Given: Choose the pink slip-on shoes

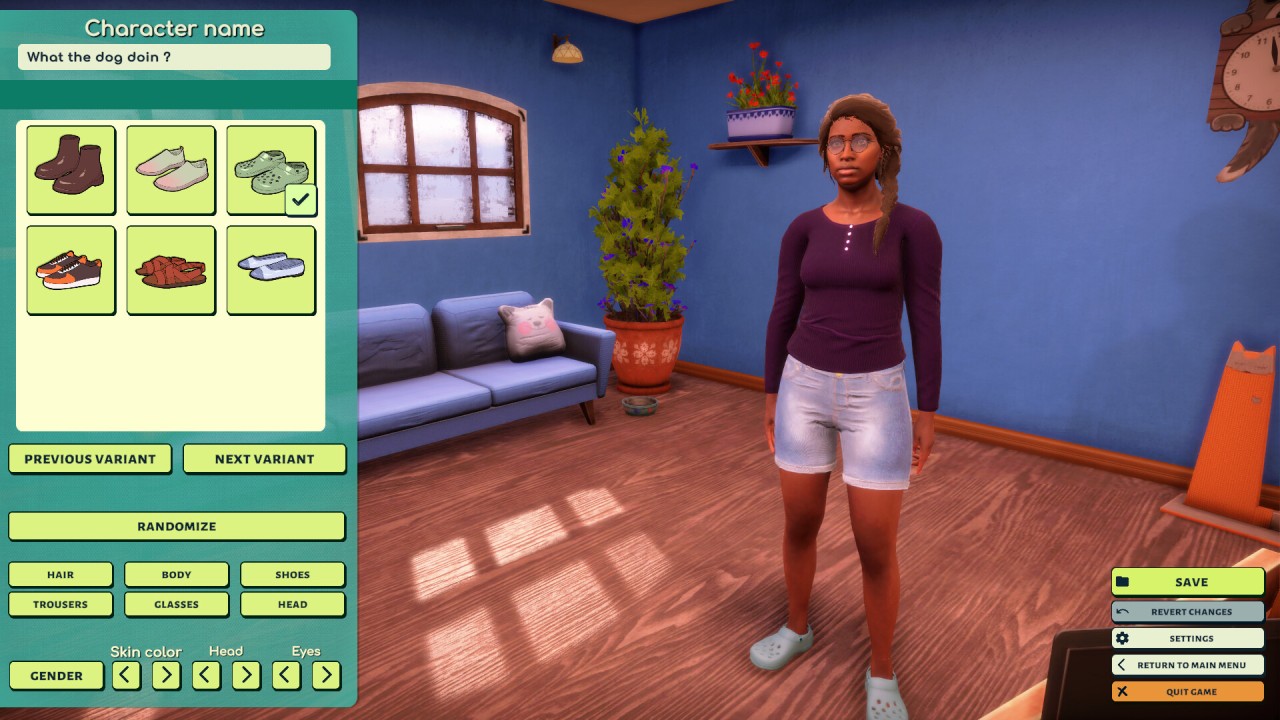Looking at the screenshot, I should point(171,169).
